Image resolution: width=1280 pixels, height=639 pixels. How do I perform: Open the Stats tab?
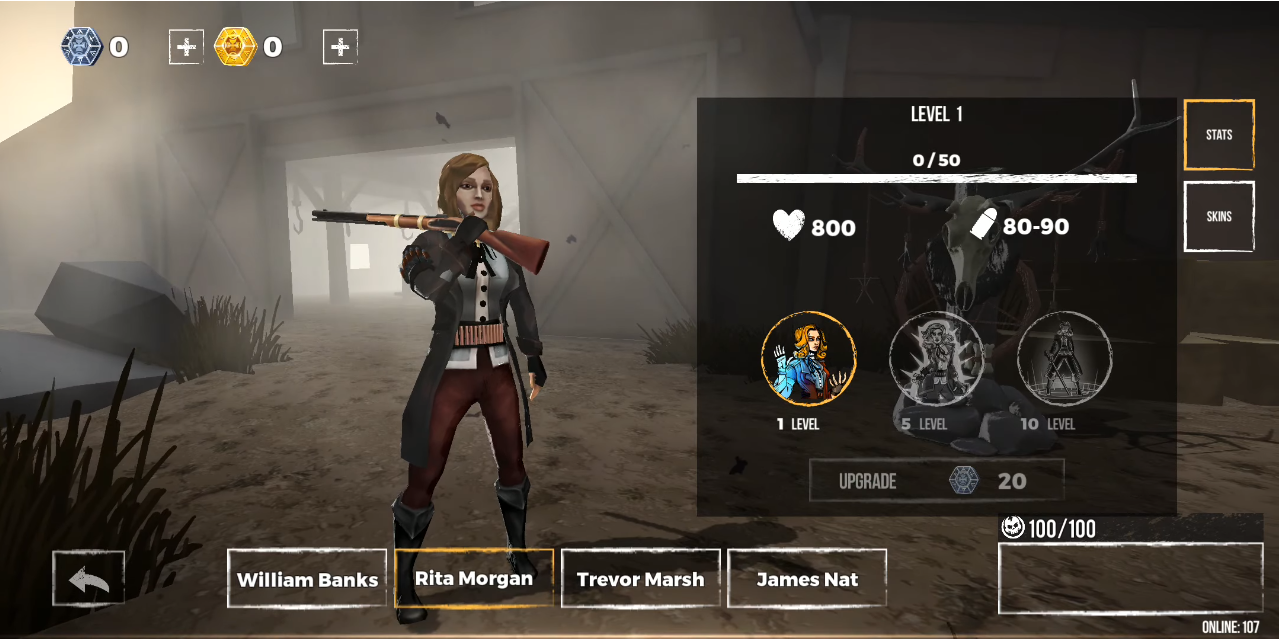coord(1218,135)
